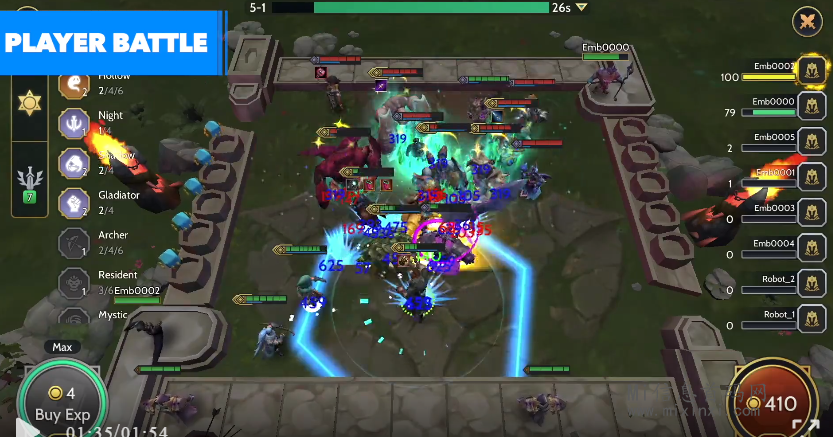Select the Night trident synergy icon
The image size is (833, 437).
(73, 123)
